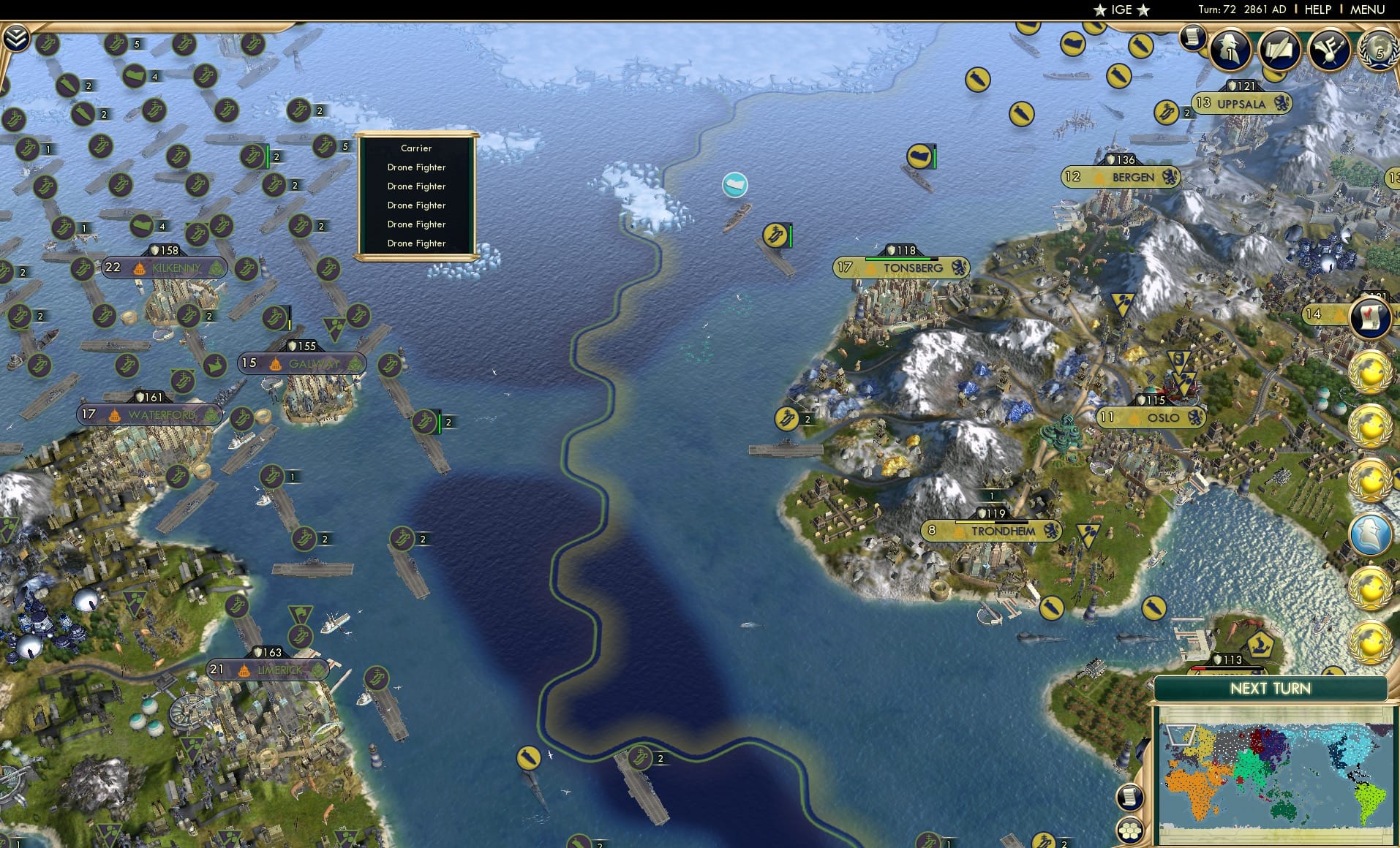Toggle Strategic View with the hexagon icon
This screenshot has height=848, width=1400.
coord(1131,831)
